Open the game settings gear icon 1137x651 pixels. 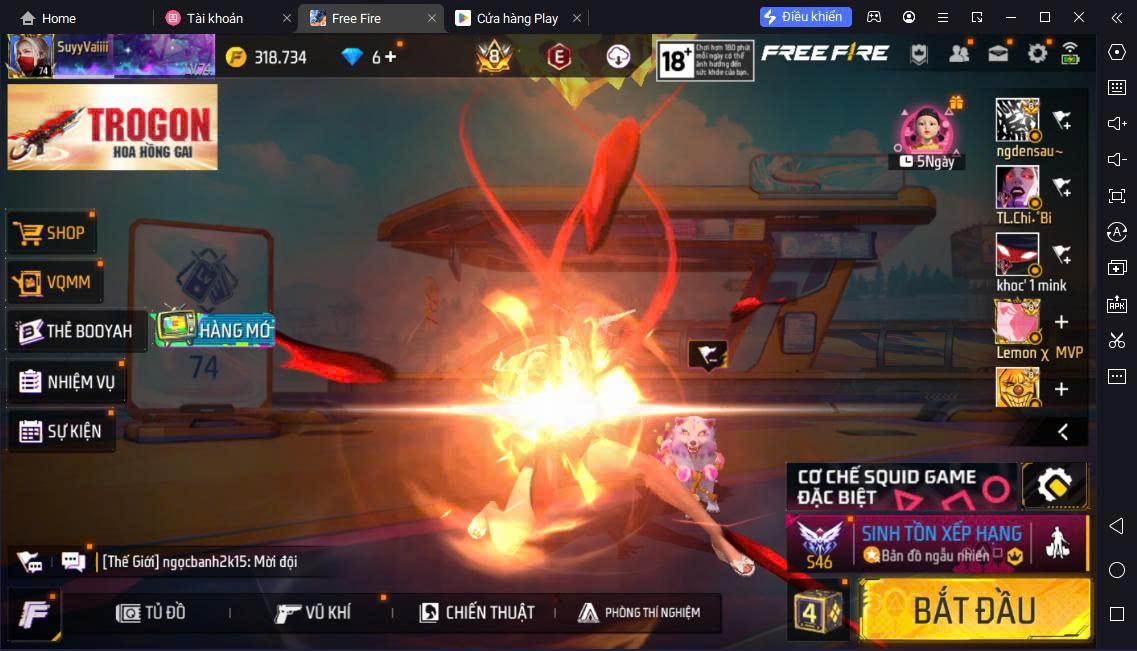1037,54
